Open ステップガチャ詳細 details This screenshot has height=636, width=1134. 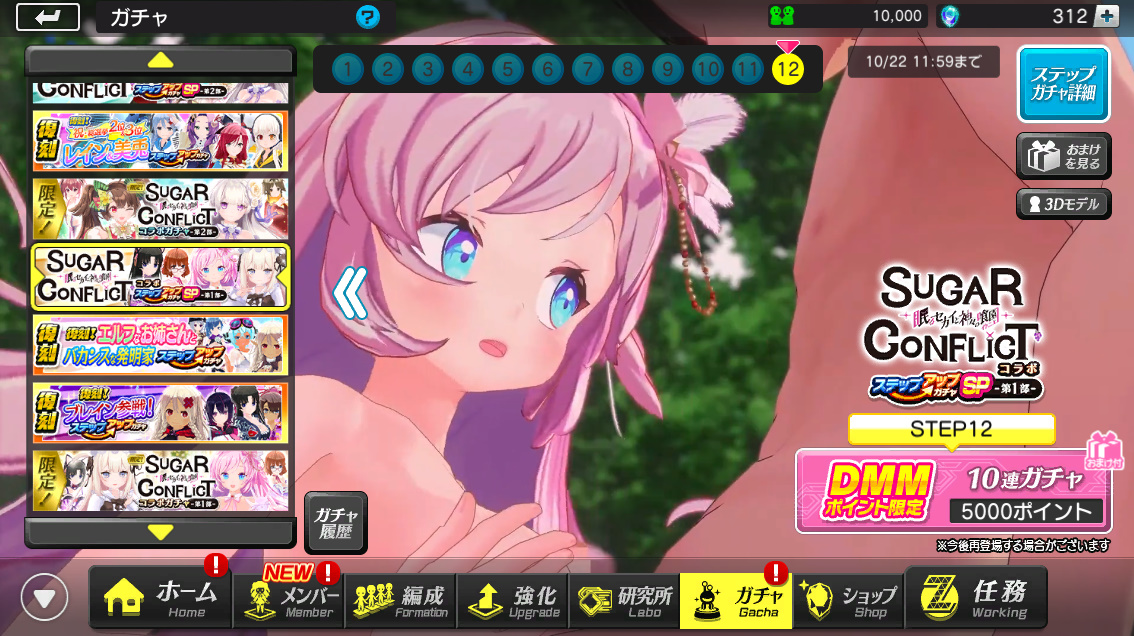1064,84
